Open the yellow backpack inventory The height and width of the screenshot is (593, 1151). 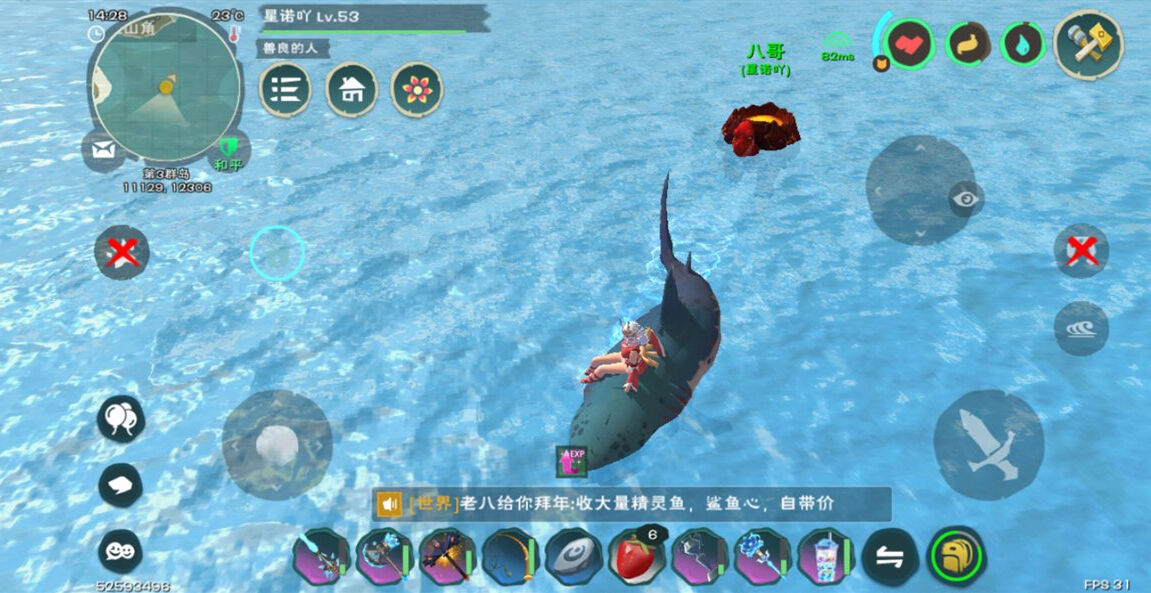pyautogui.click(x=956, y=556)
